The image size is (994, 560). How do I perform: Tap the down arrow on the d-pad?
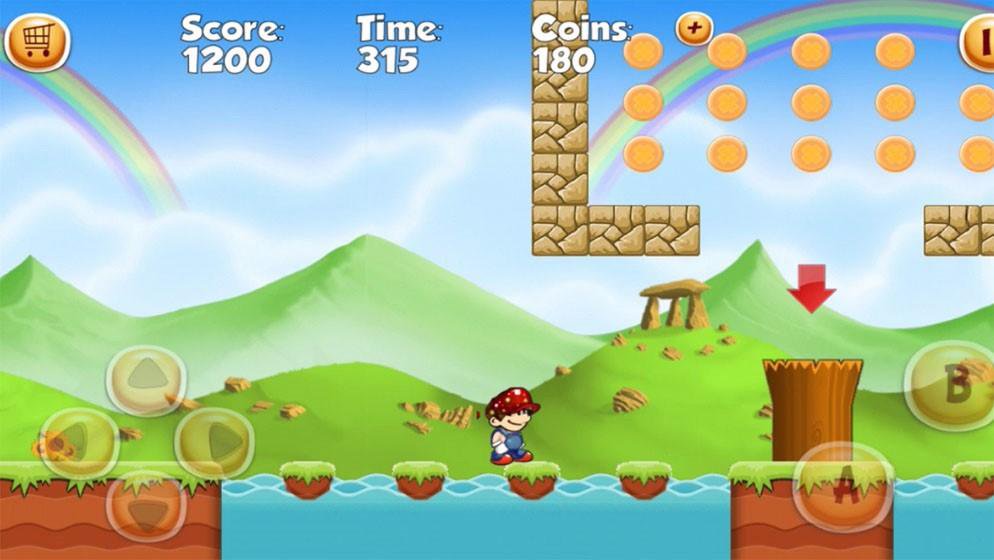(146, 505)
